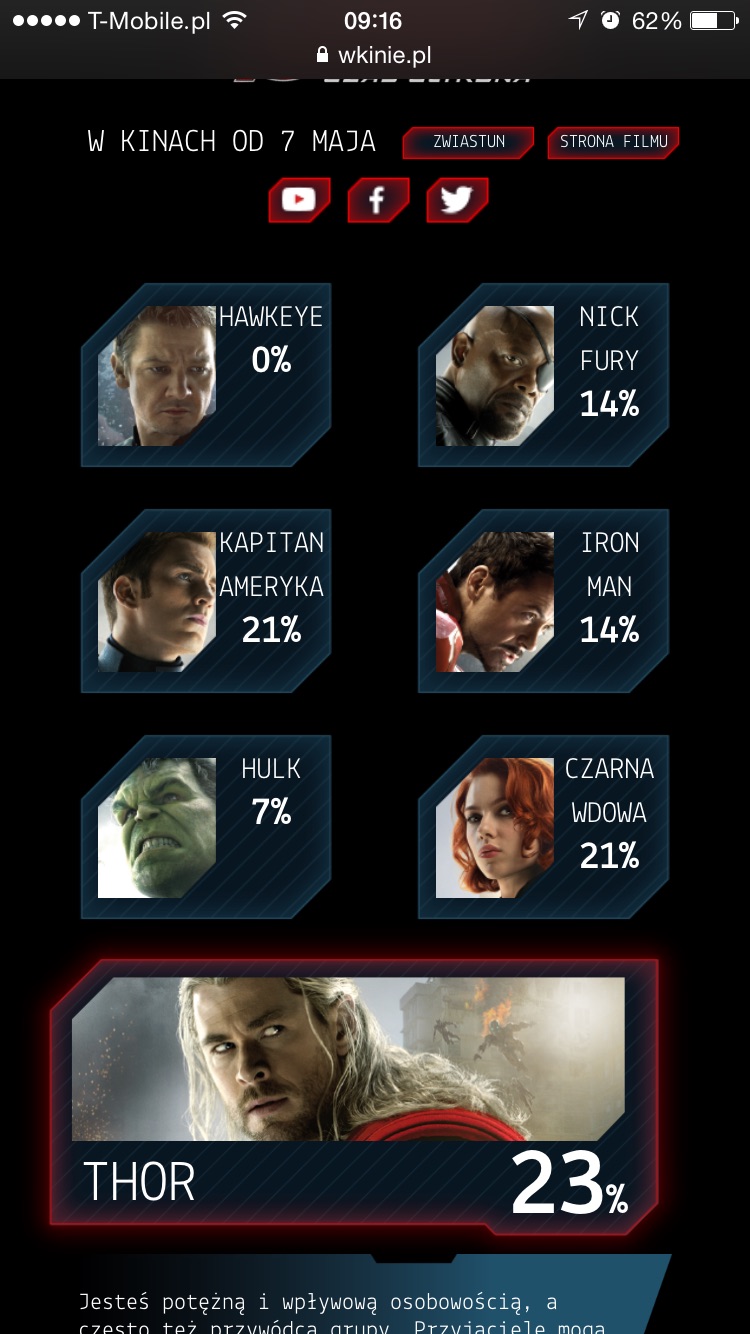Image resolution: width=750 pixels, height=1334 pixels.
Task: Open the Thor 23% result banner
Action: point(354,1095)
